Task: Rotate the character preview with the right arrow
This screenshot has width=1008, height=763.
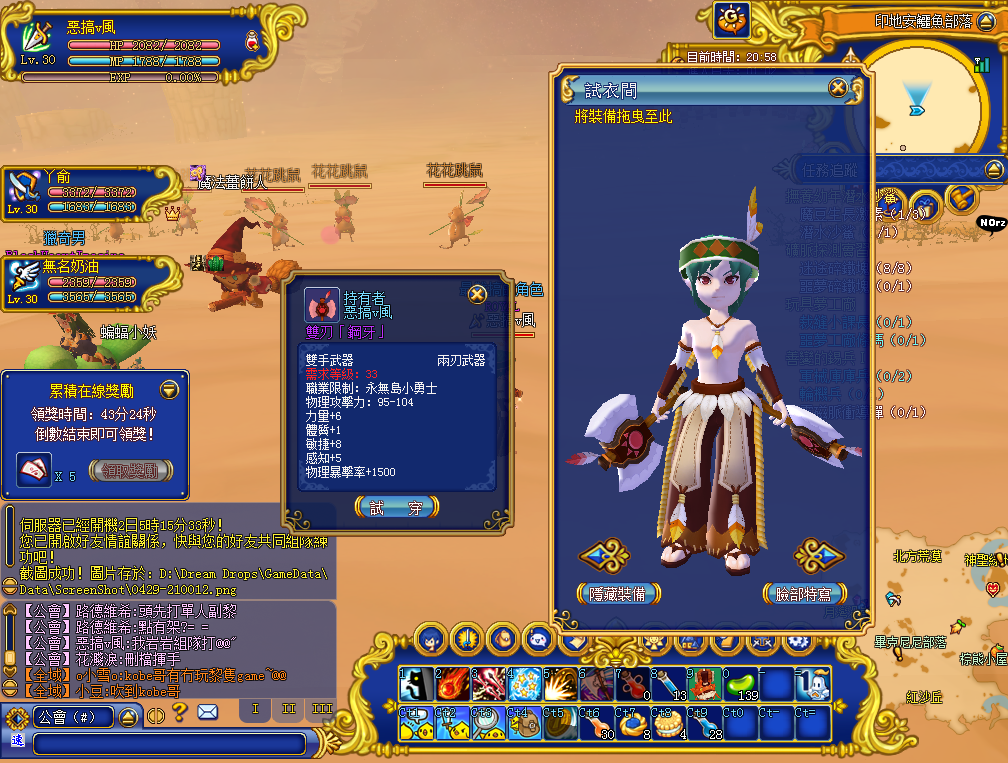Action: [x=820, y=555]
